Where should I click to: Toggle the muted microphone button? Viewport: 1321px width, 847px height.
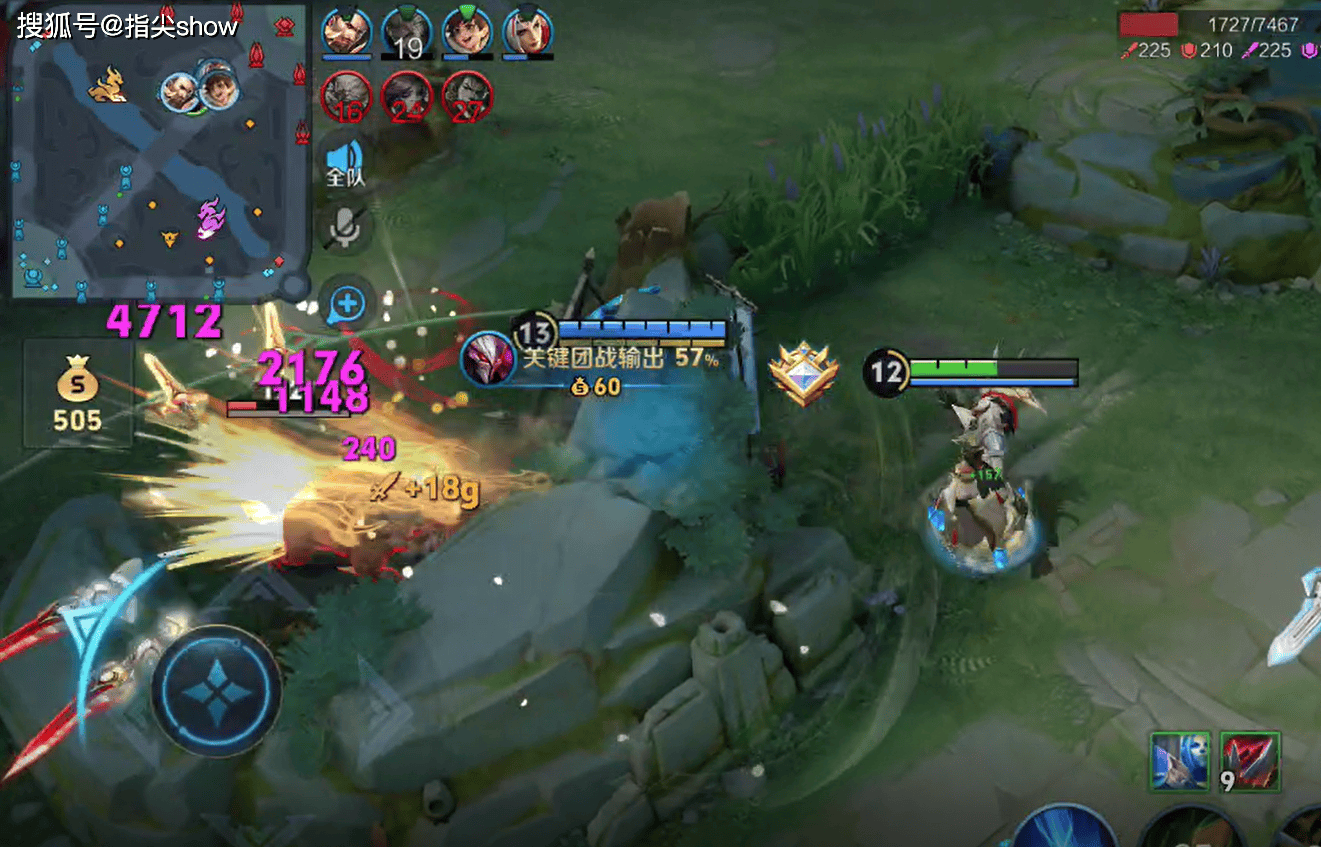pyautogui.click(x=346, y=228)
